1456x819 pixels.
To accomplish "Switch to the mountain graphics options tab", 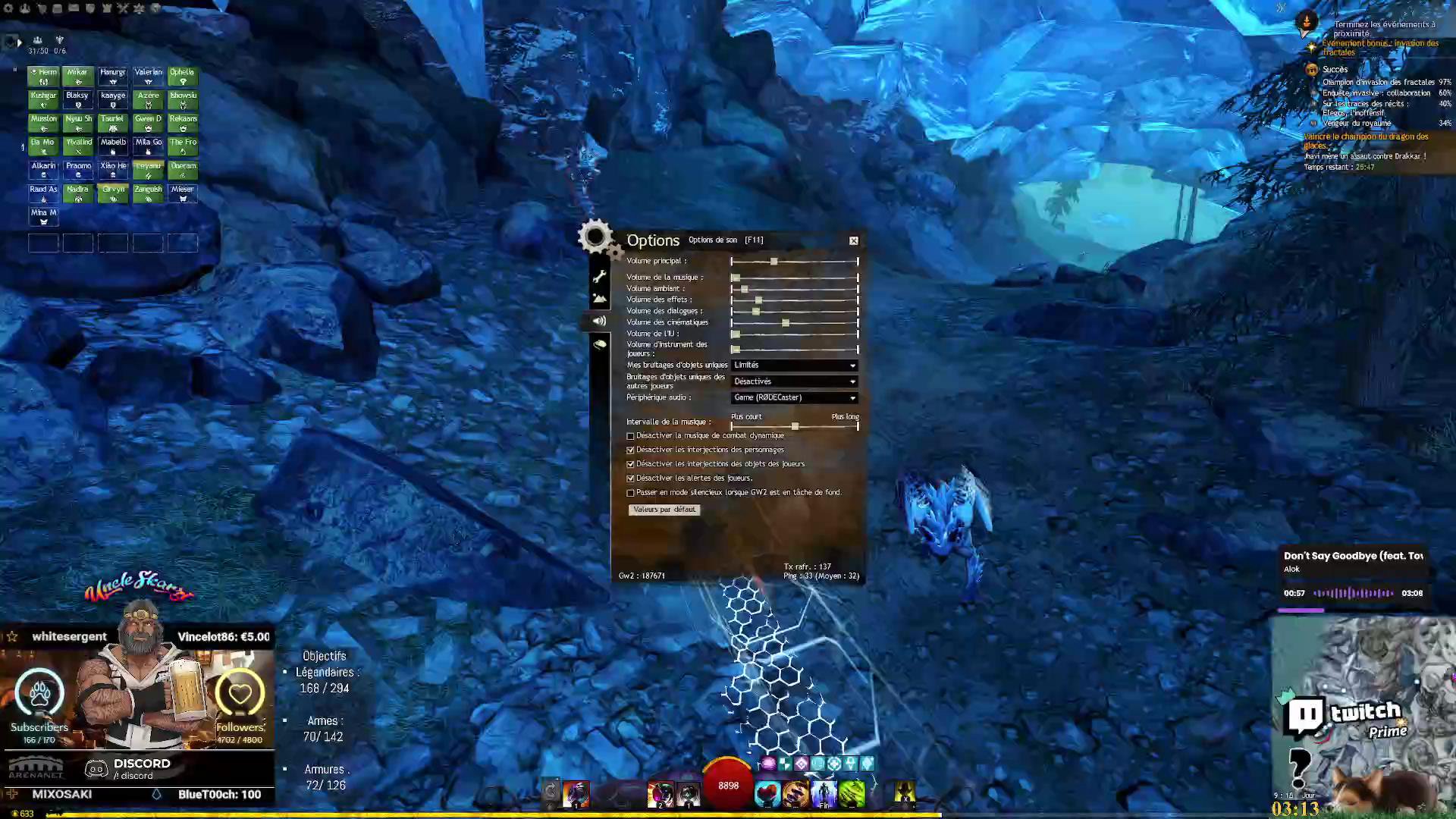I will coord(600,299).
